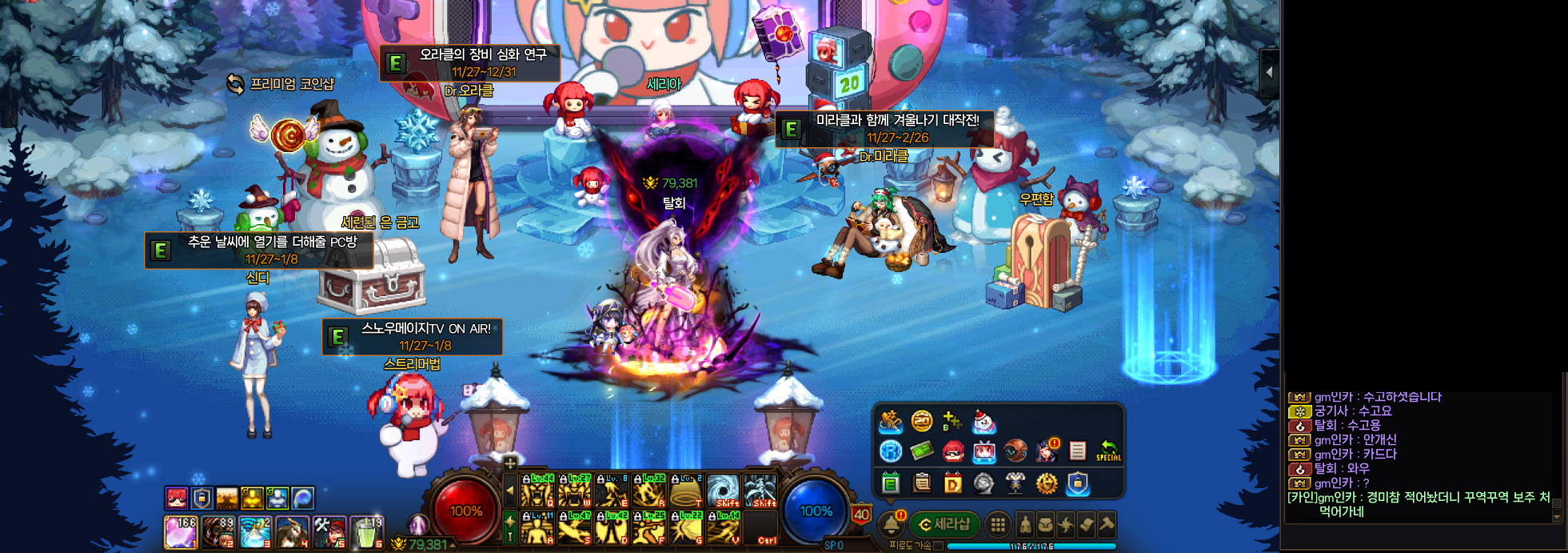This screenshot has height=553, width=1568.
Task: Toggle the 피로도 가속 checkbox
Action: pos(938,546)
